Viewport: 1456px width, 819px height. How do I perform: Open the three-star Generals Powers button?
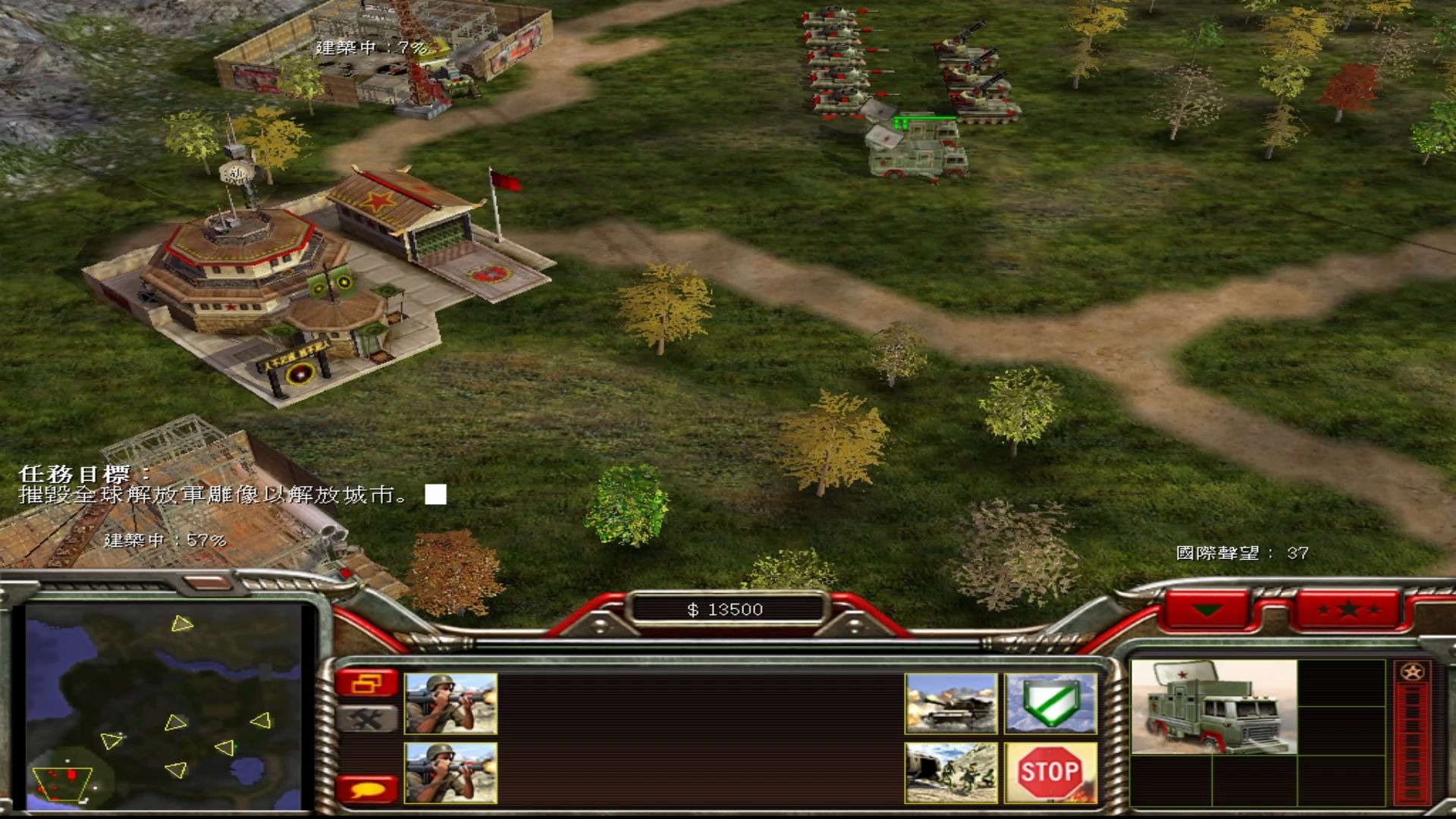(x=1348, y=609)
